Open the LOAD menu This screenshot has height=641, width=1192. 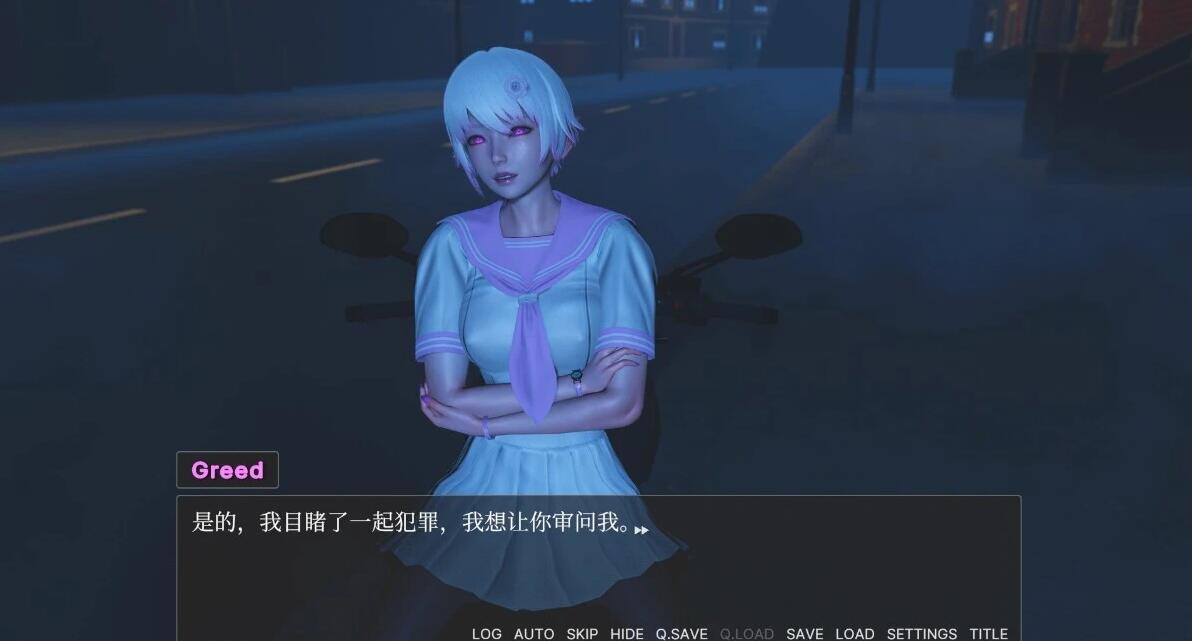click(855, 633)
